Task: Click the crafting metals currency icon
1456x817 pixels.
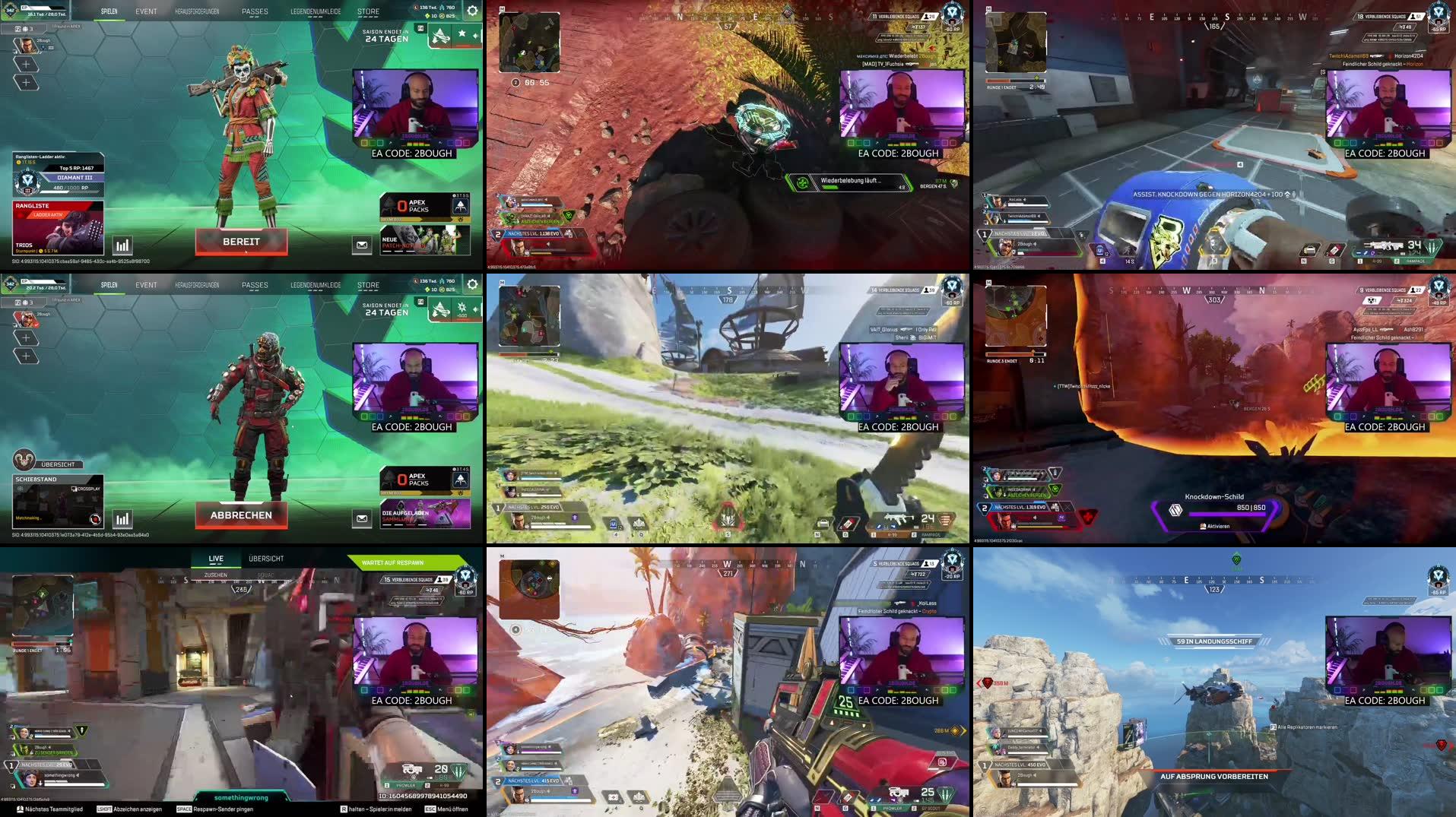Action: [441, 8]
